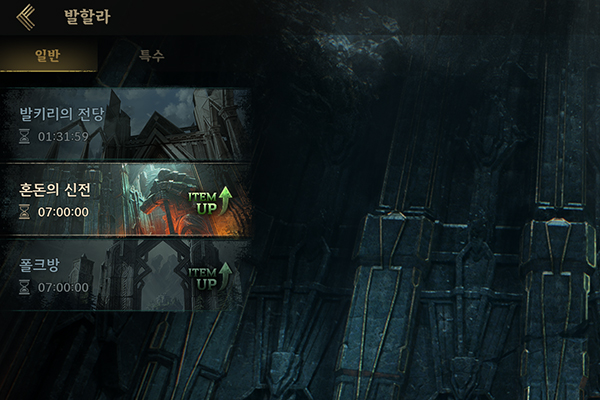This screenshot has width=600, height=400.
Task: Switch to the 특수 tab
Action: [x=151, y=56]
